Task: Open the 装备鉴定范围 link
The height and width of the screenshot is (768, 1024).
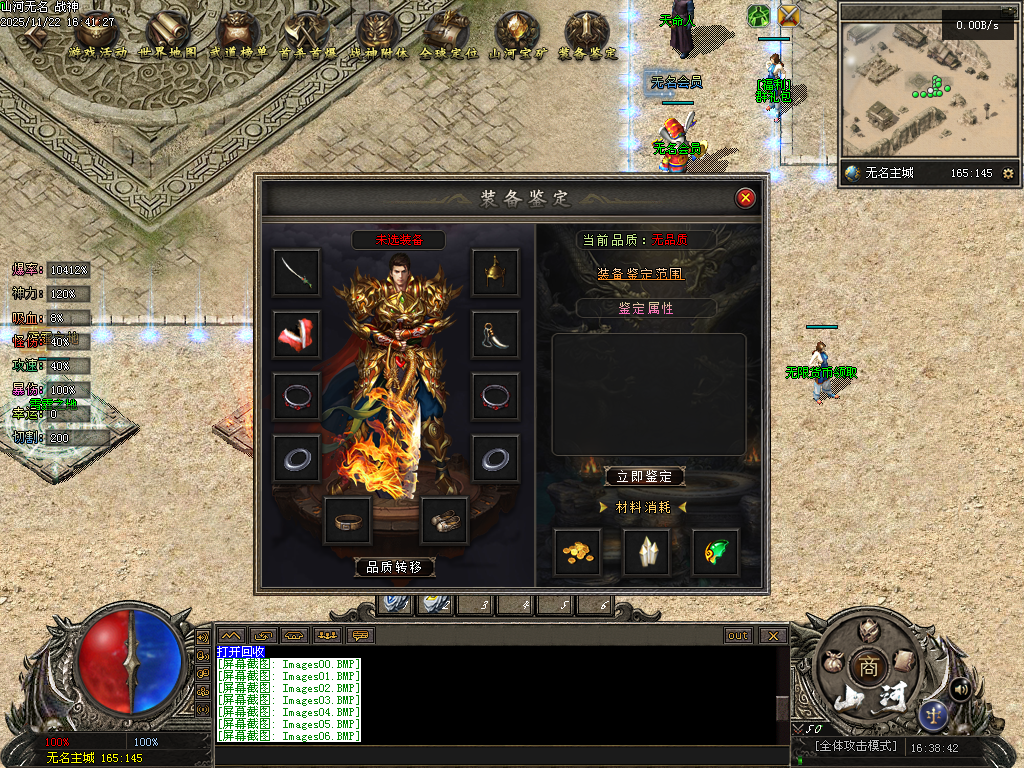Action: pos(641,273)
